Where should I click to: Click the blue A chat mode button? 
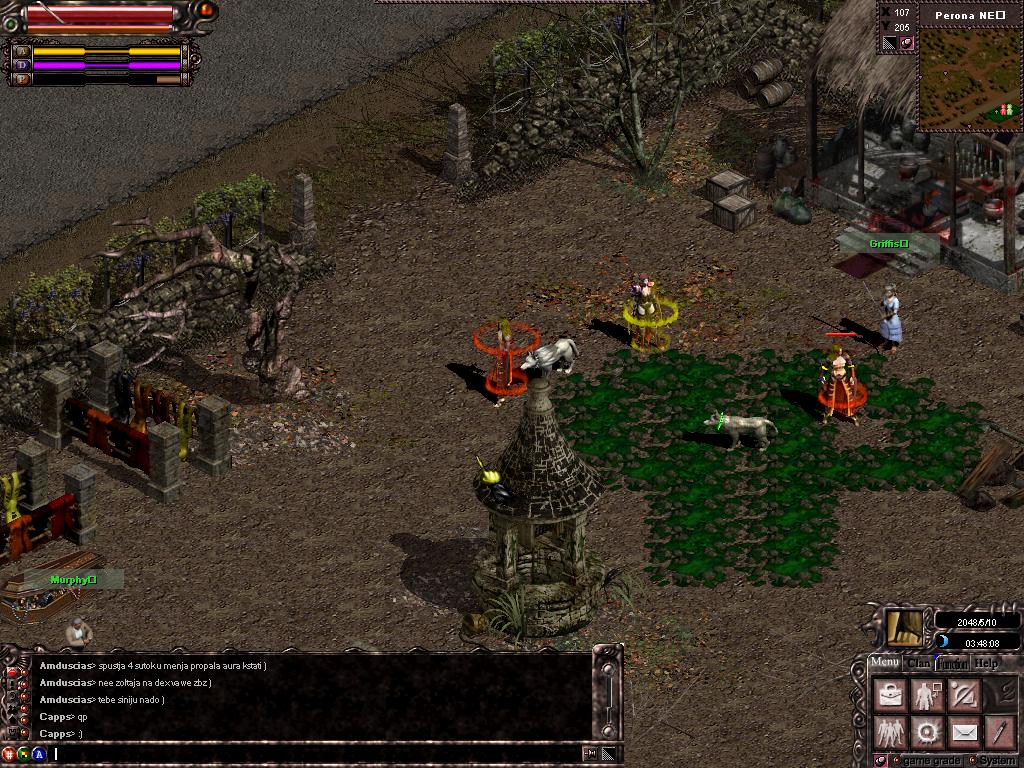coord(39,754)
